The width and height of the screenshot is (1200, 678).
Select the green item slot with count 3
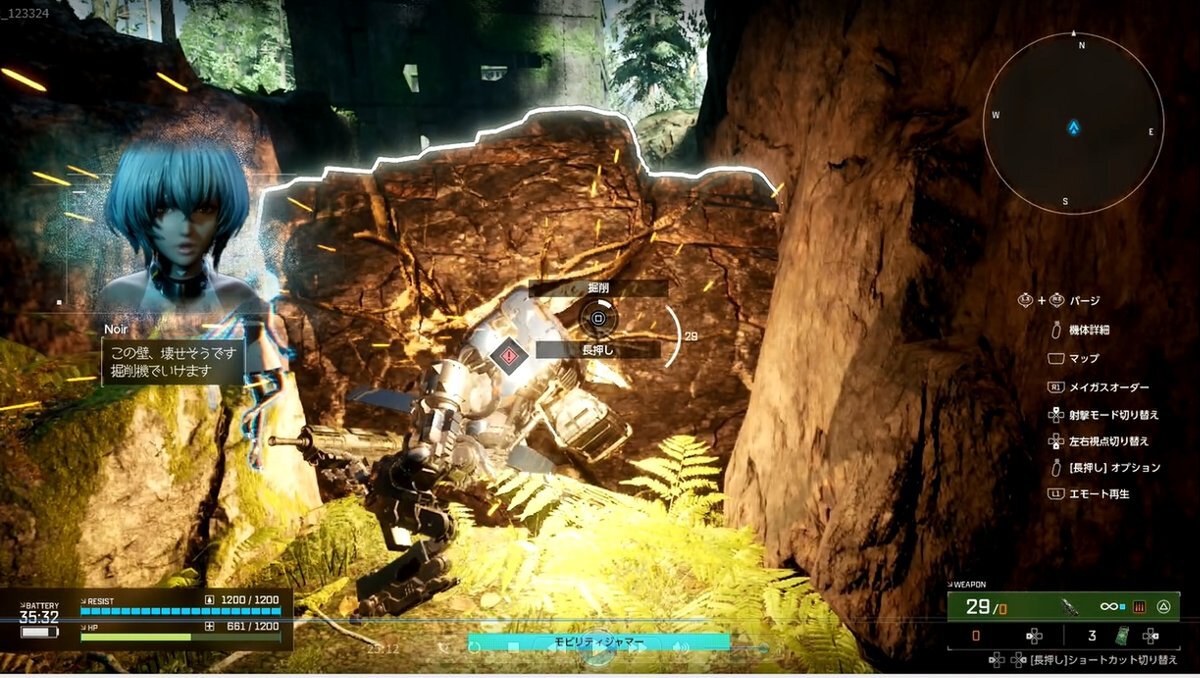pyautogui.click(x=1122, y=635)
